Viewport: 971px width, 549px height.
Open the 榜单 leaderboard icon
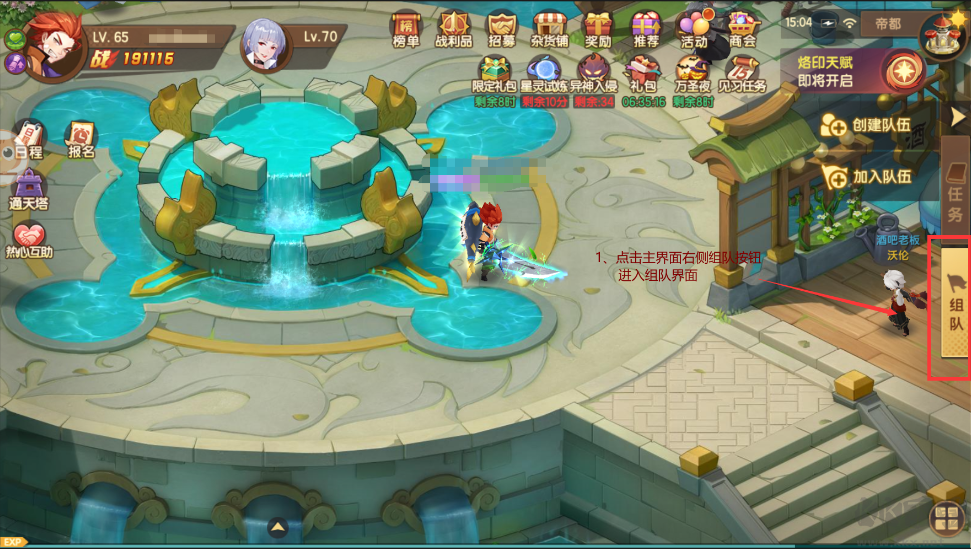click(406, 29)
